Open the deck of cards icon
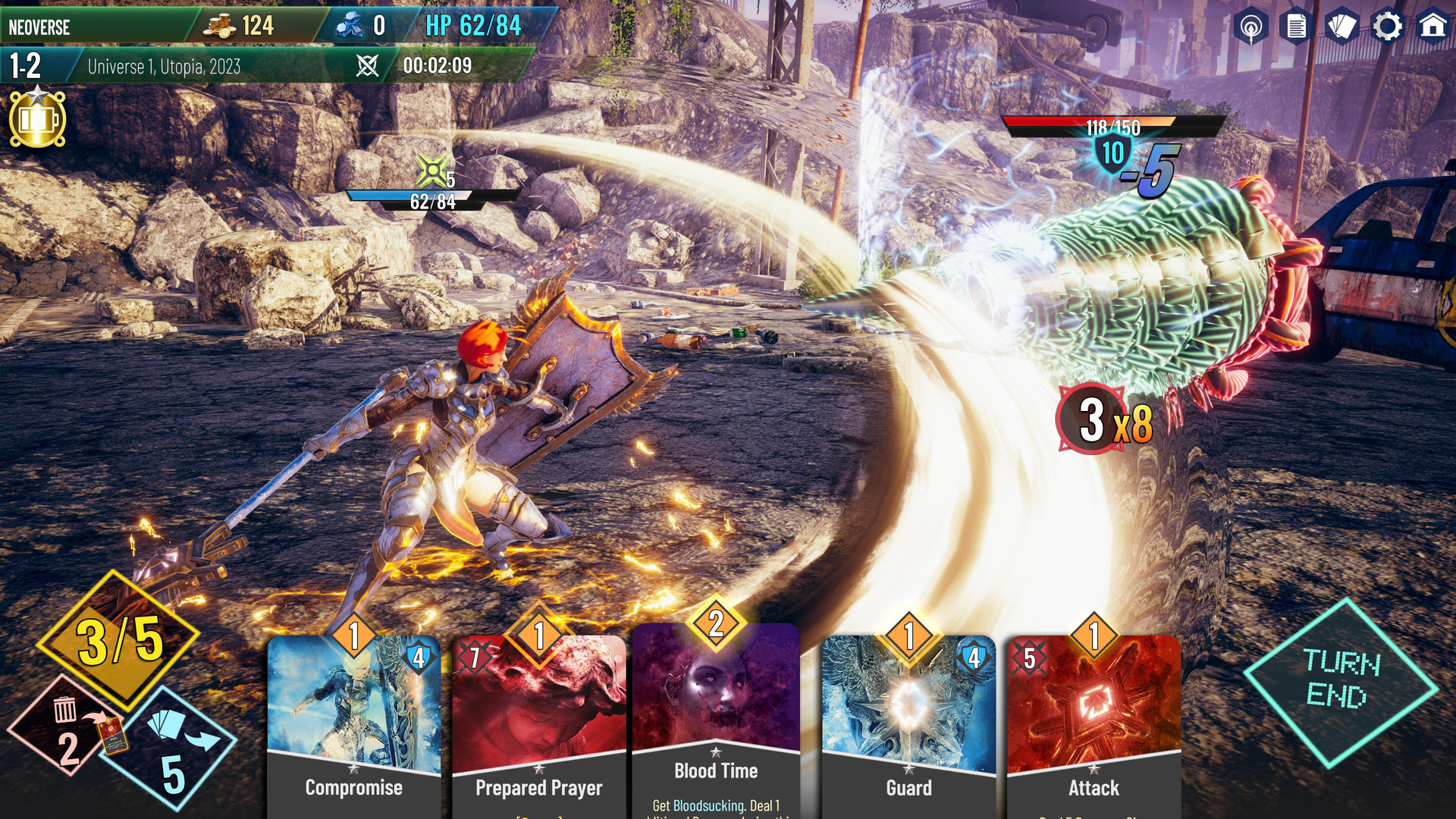This screenshot has width=1456, height=819. coord(1341,27)
